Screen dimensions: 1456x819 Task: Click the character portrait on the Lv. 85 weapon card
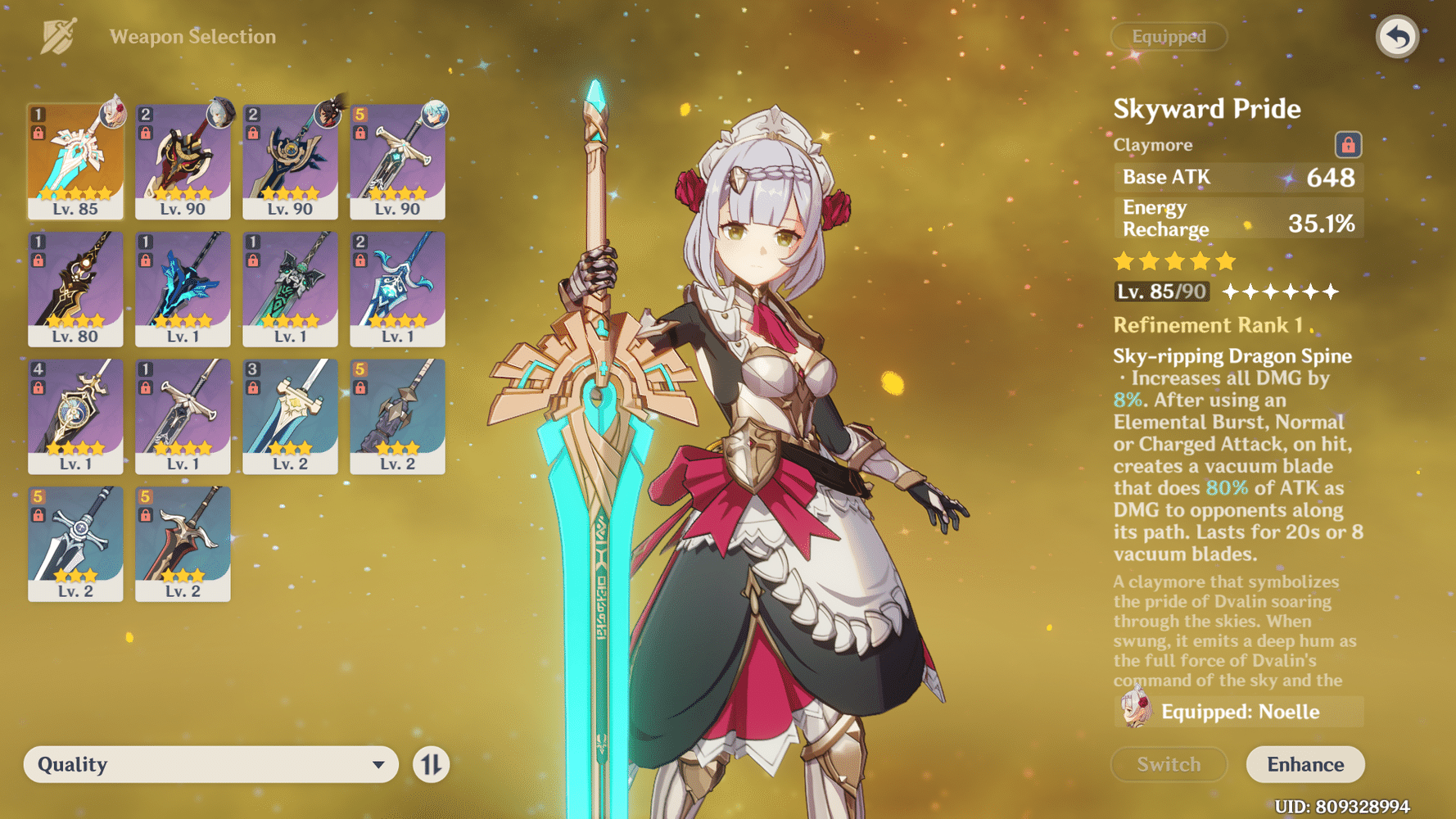pyautogui.click(x=112, y=115)
